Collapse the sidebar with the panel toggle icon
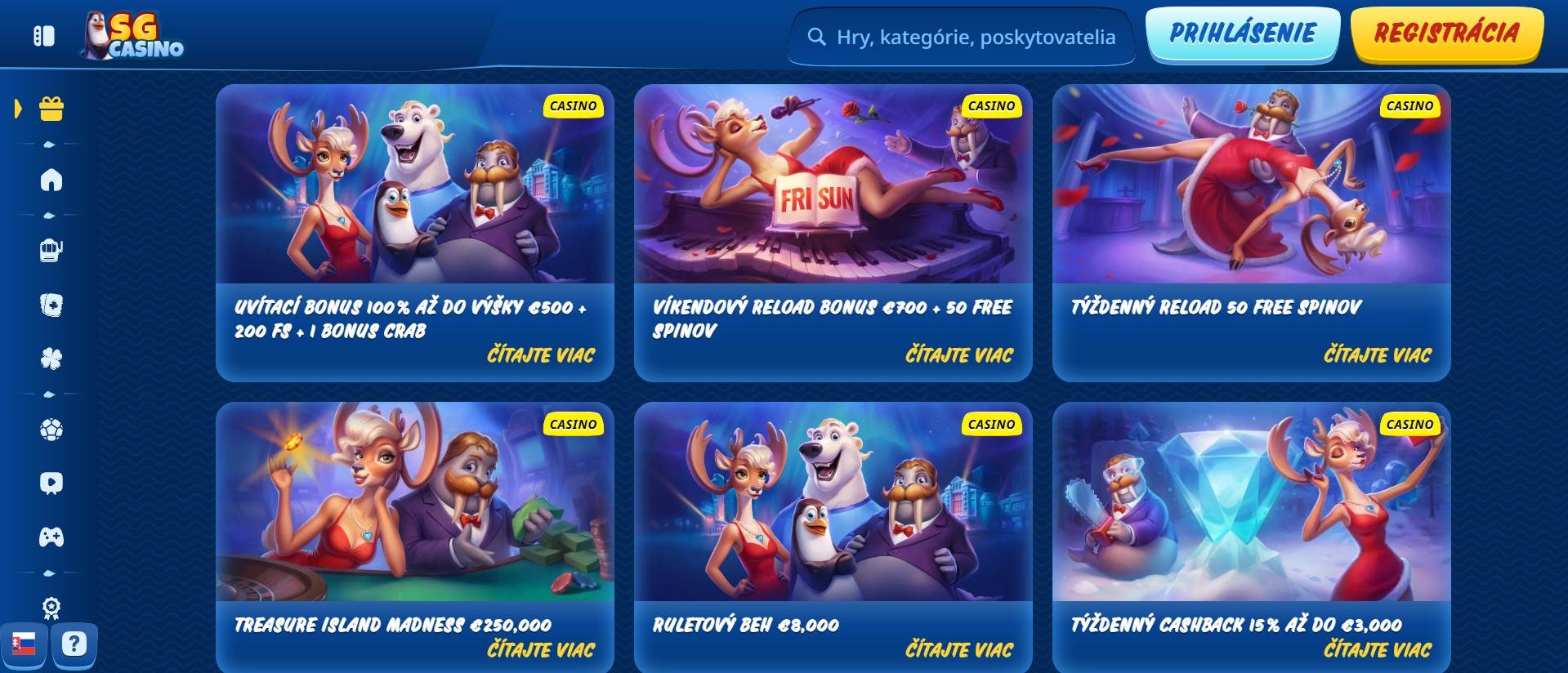1568x673 pixels. [42, 35]
